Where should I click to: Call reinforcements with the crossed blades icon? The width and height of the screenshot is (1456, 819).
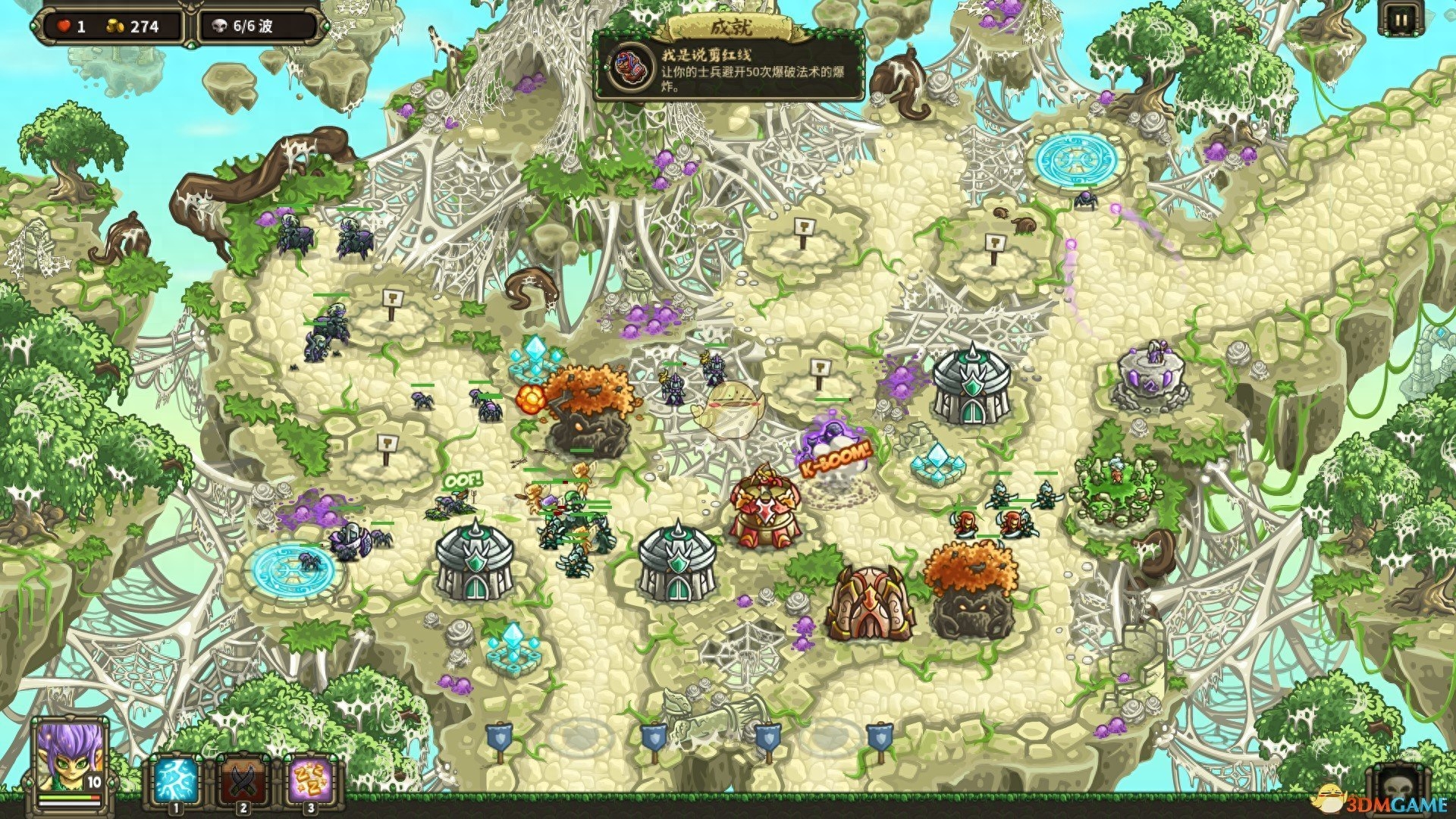[242, 783]
